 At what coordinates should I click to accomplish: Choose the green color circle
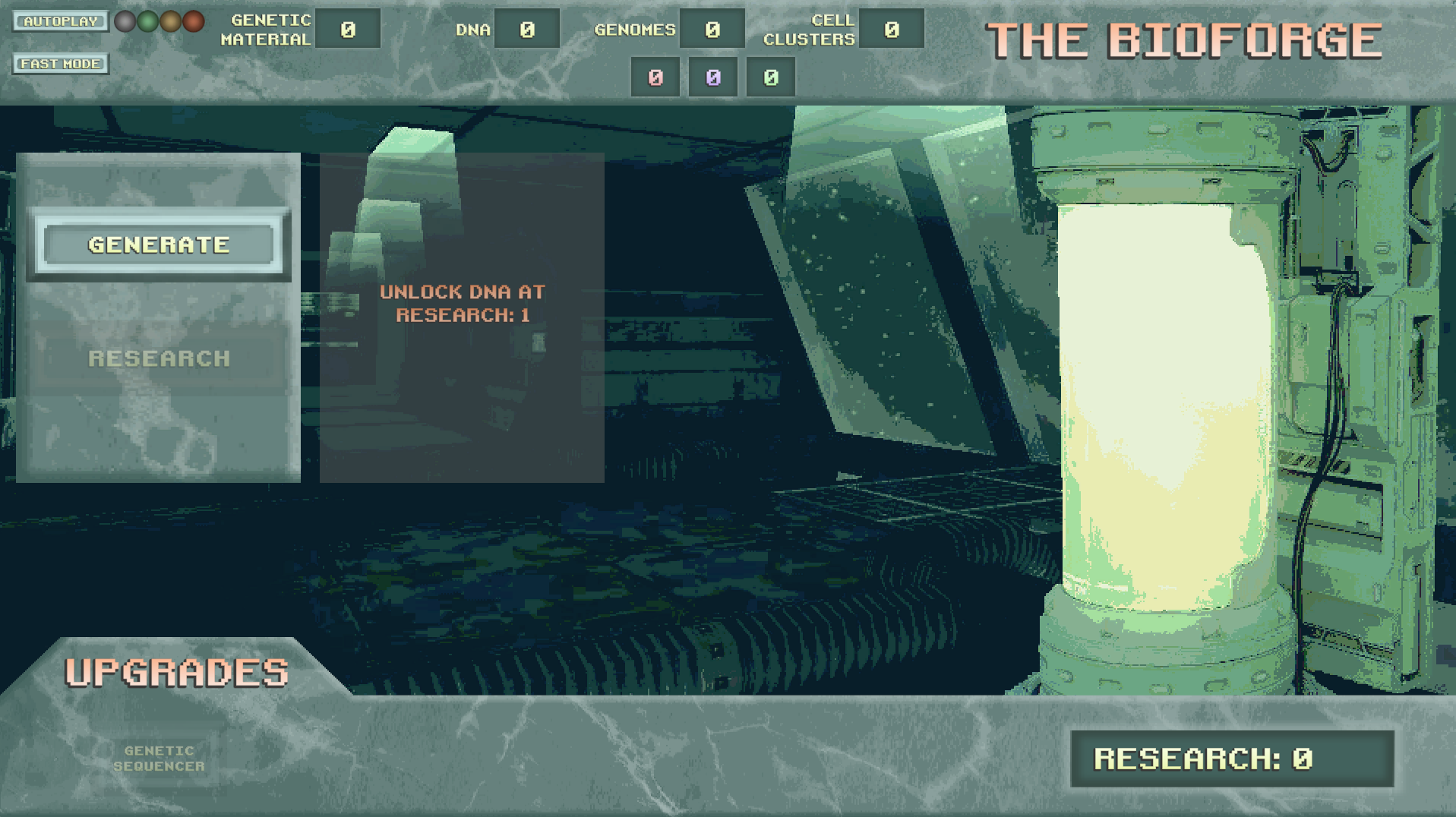point(147,21)
